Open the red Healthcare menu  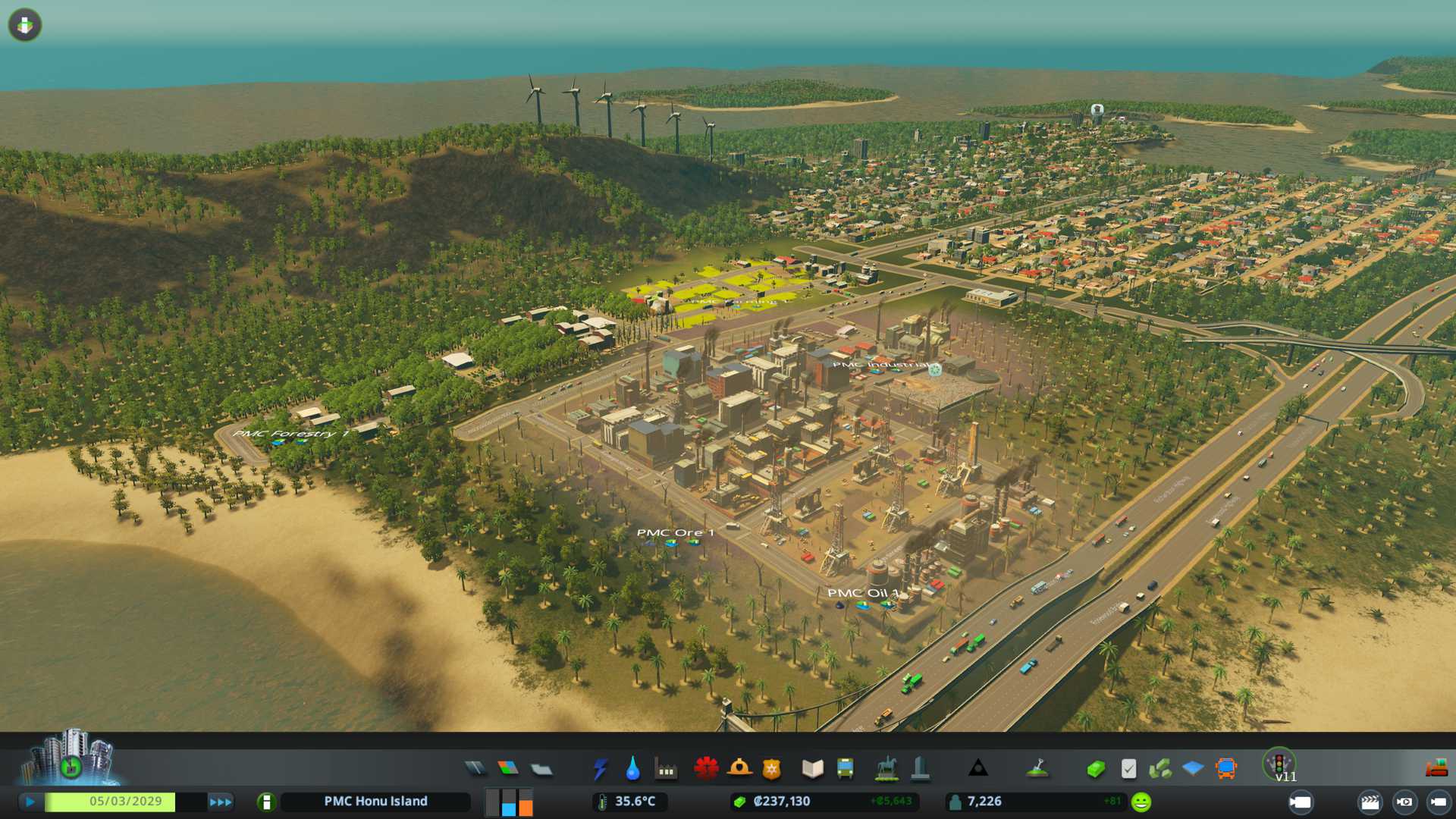[706, 769]
